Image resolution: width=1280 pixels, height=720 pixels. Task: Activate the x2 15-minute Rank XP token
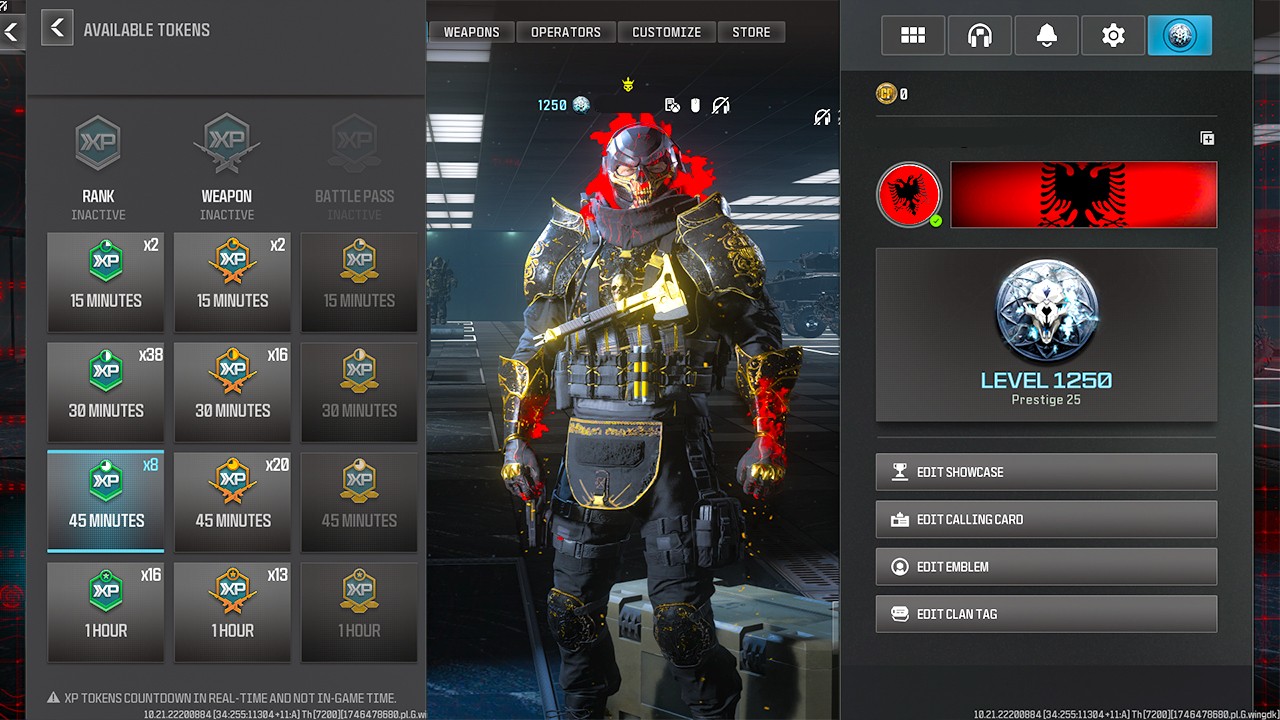105,282
